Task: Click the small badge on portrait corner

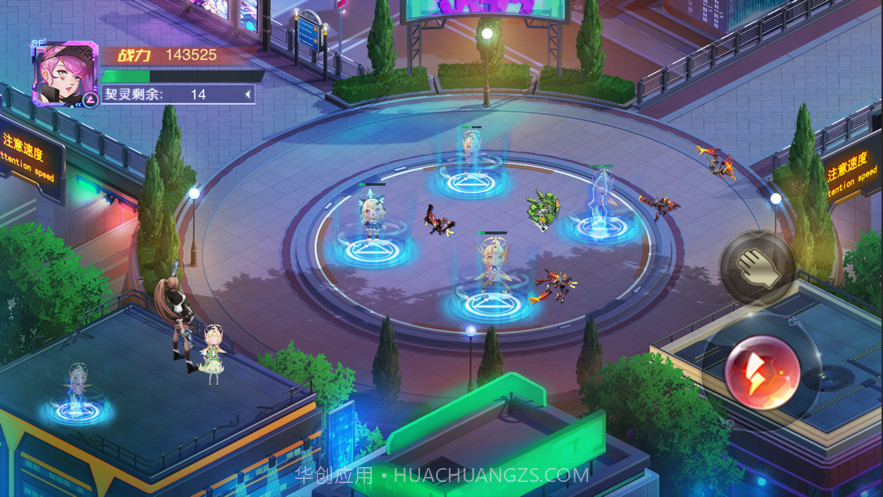Action: click(89, 98)
